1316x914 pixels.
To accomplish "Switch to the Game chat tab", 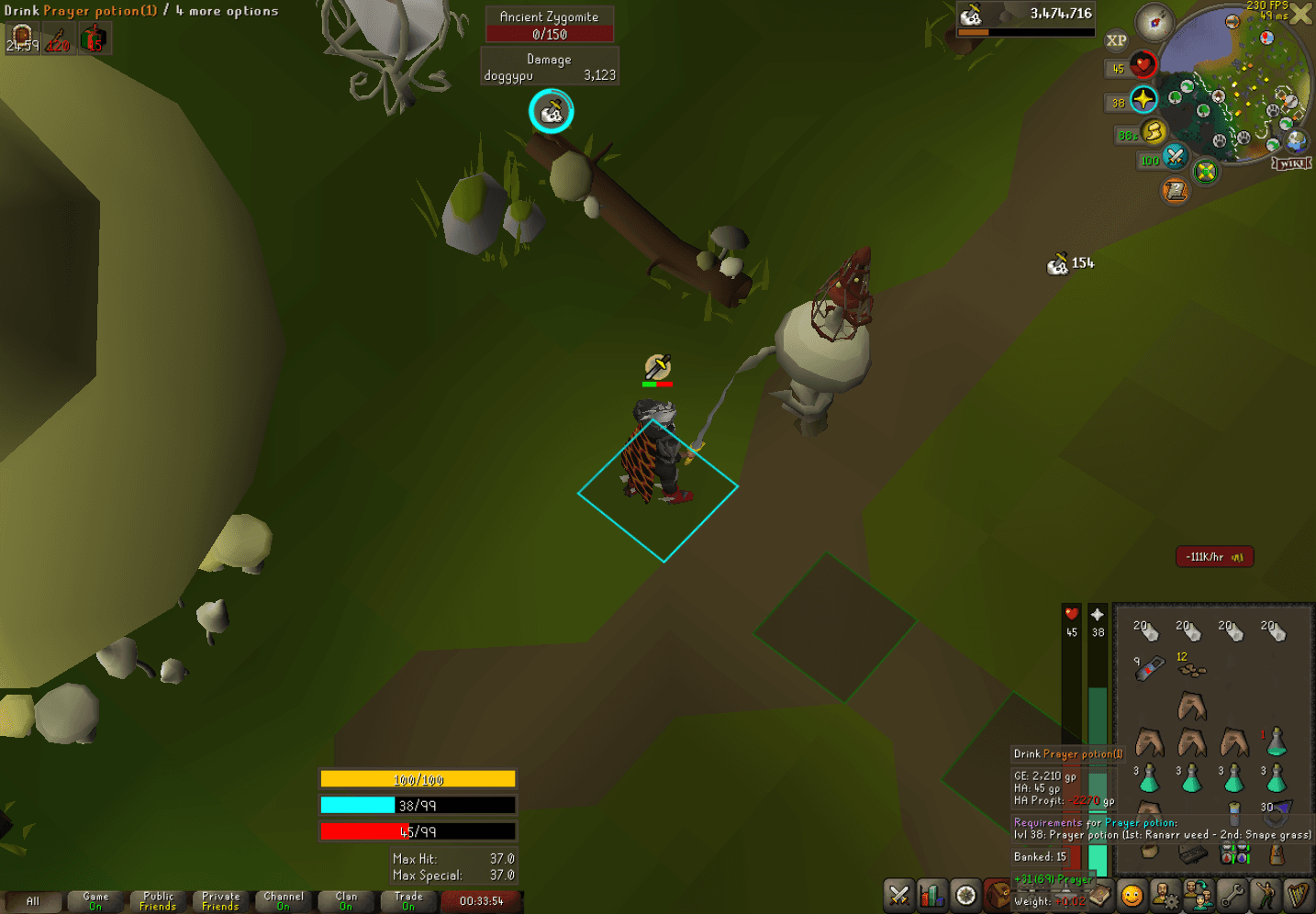I will point(95,902).
